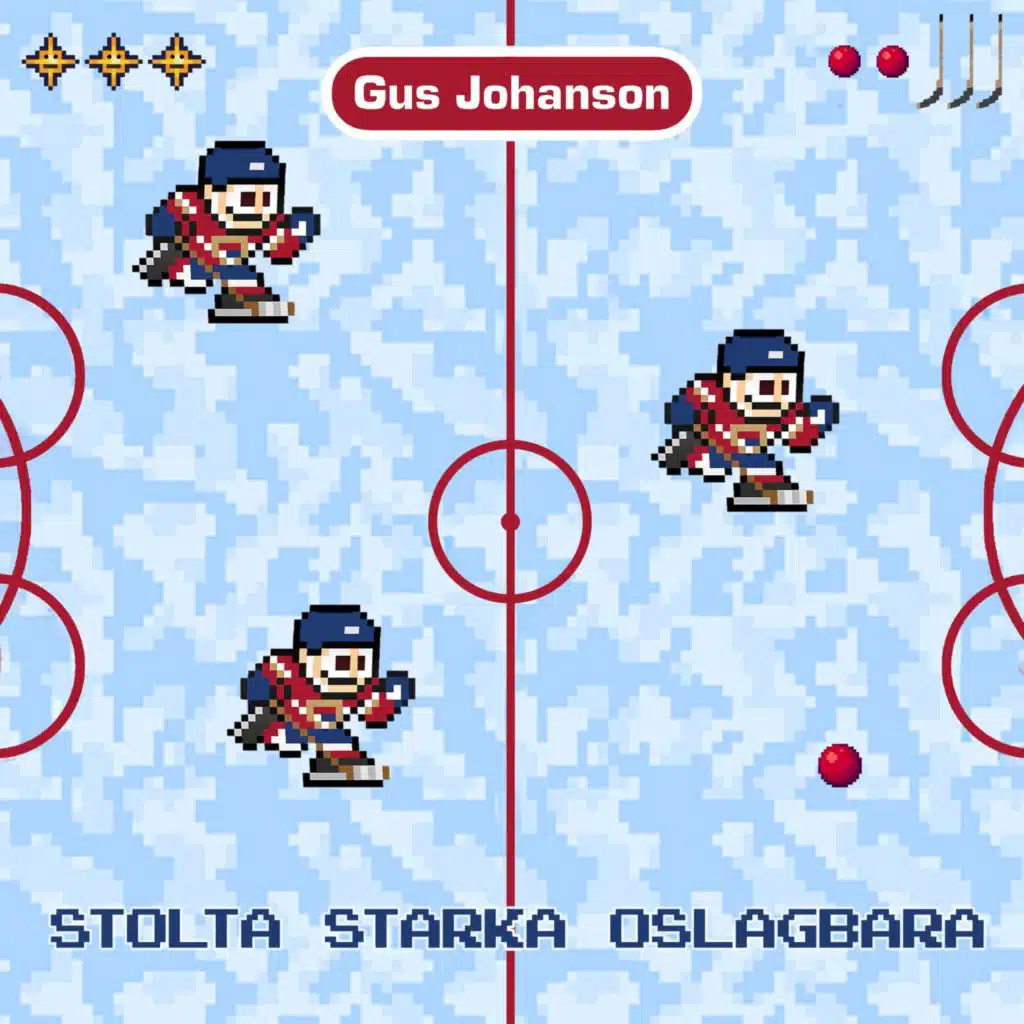Screen dimensions: 1024x1024
Task: Click the Gus Johanson name banner
Action: (x=511, y=94)
